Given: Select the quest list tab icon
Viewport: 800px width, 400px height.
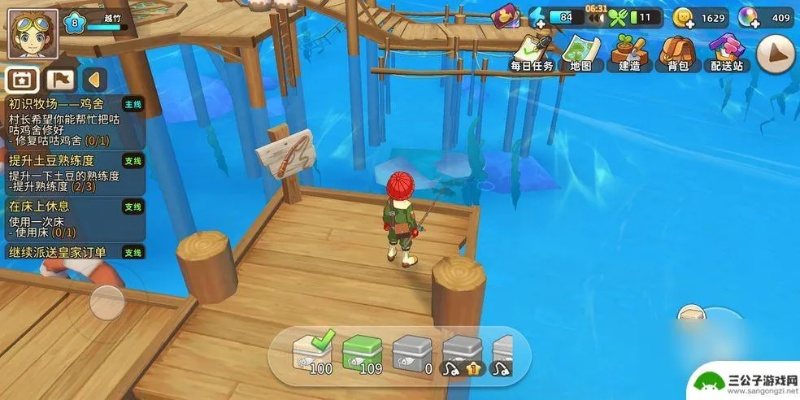Looking at the screenshot, I should coord(21,79).
